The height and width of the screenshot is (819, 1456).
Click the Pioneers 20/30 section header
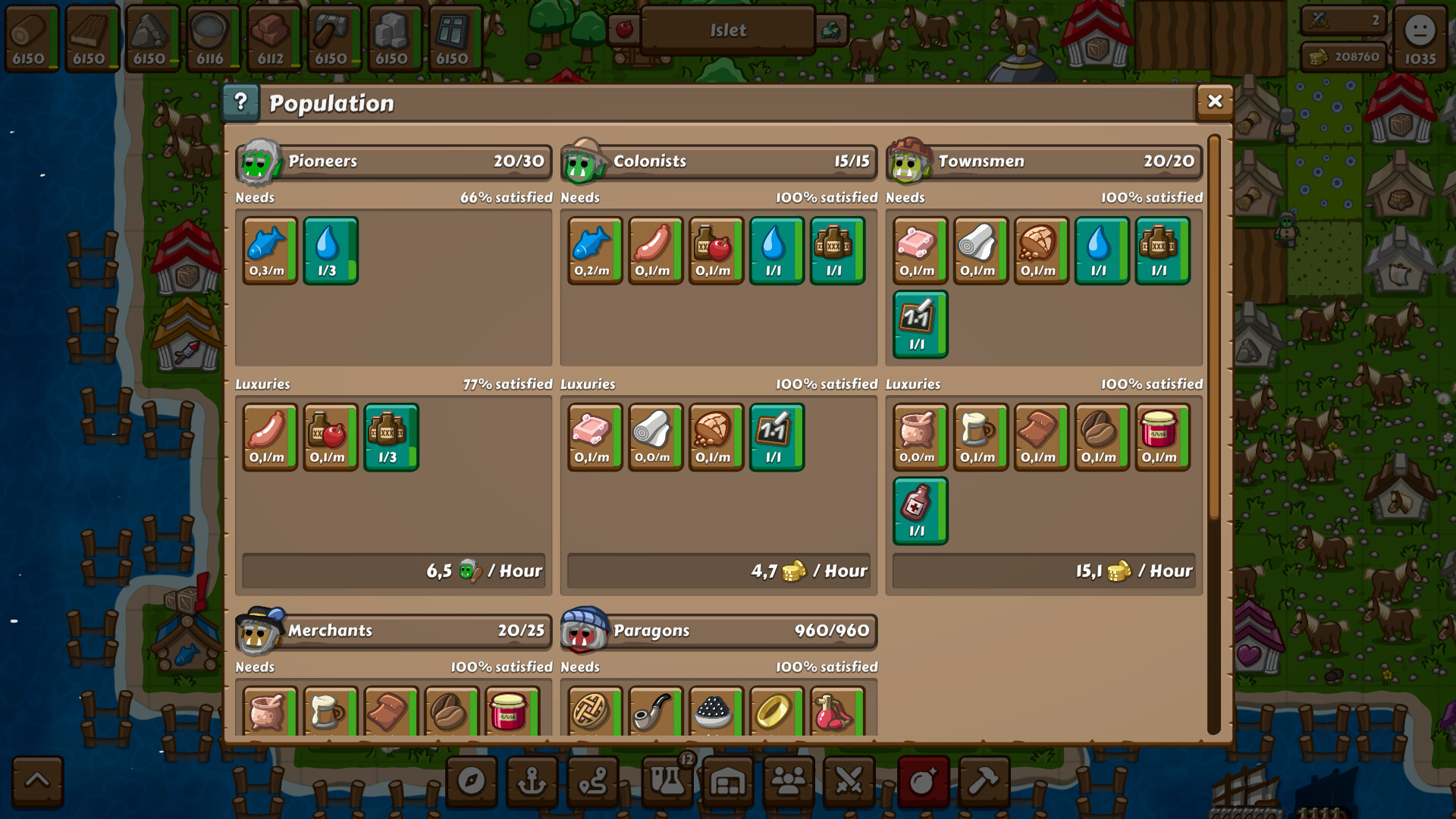coord(394,161)
